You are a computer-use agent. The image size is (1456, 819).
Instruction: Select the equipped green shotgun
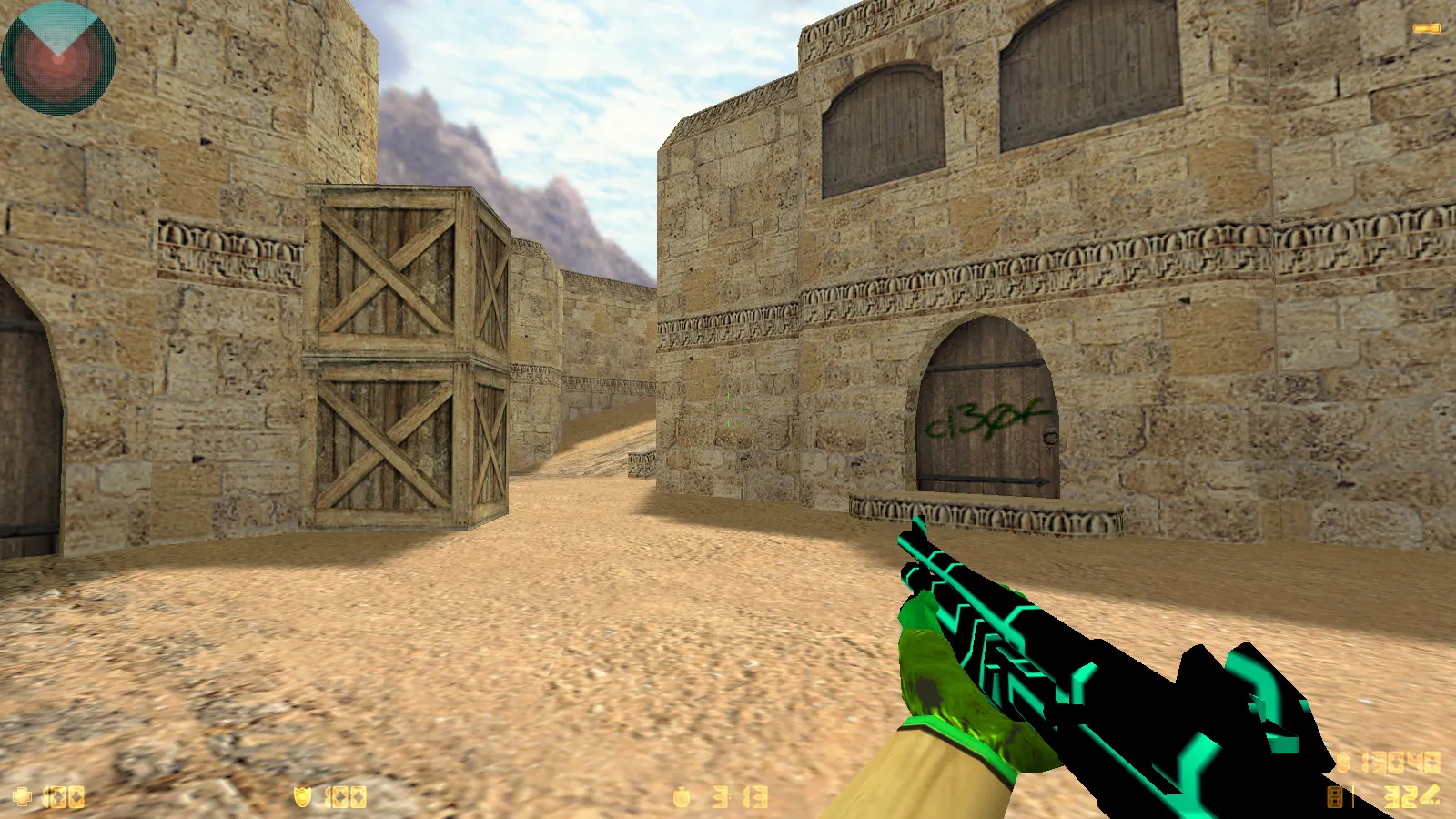click(x=1092, y=682)
